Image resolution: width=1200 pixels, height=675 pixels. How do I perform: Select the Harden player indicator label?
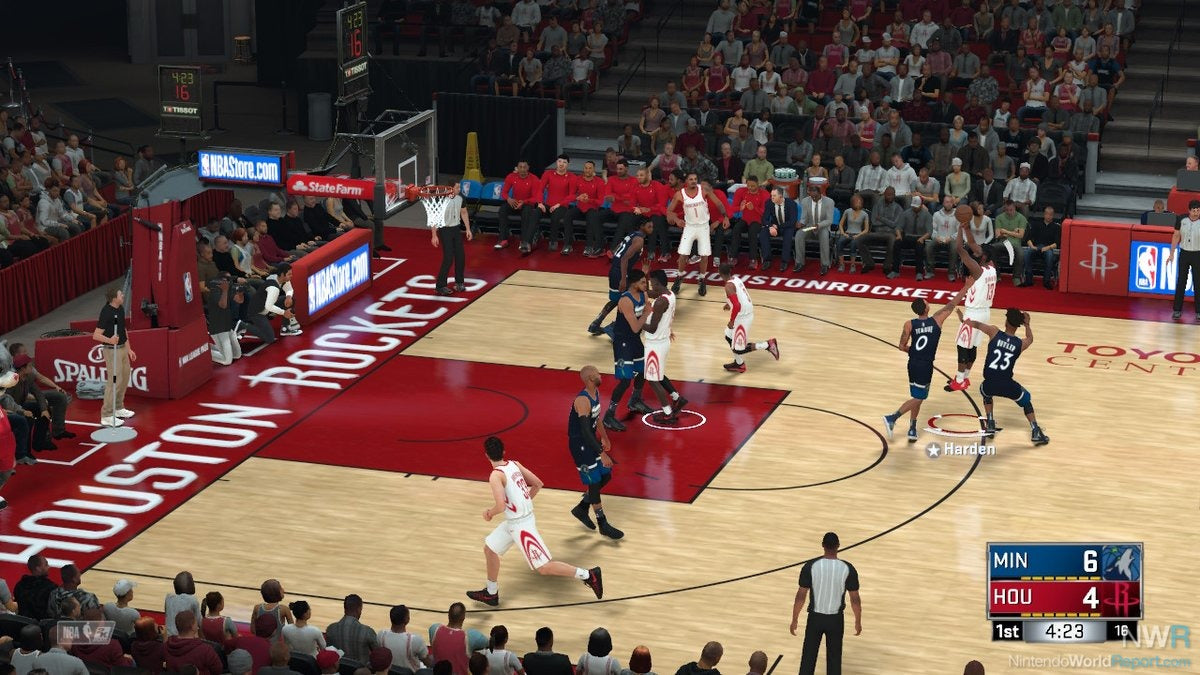tap(961, 450)
